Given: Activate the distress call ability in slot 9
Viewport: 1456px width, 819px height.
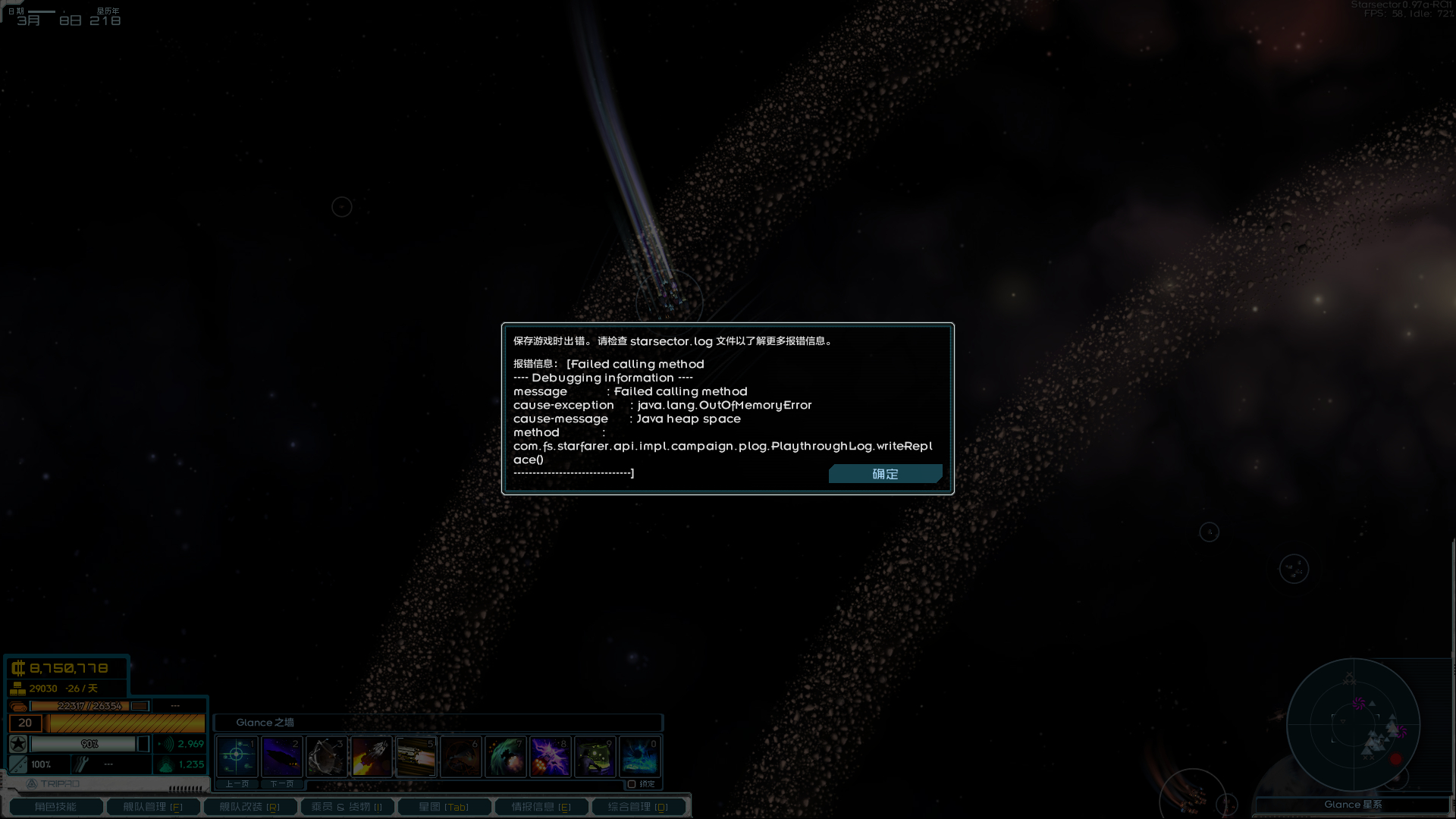Looking at the screenshot, I should (595, 756).
